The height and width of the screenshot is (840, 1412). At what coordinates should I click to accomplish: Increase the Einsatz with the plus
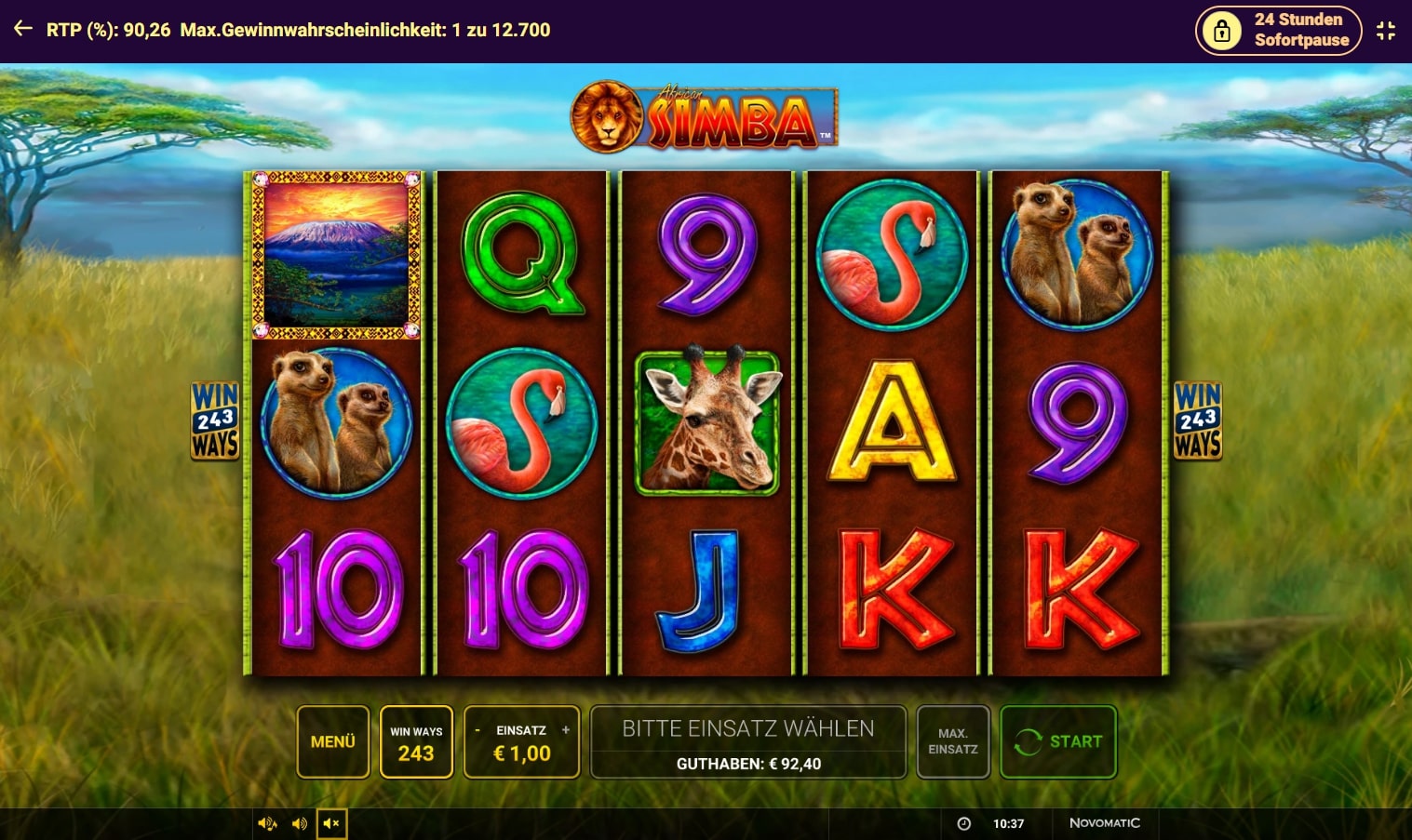[566, 730]
